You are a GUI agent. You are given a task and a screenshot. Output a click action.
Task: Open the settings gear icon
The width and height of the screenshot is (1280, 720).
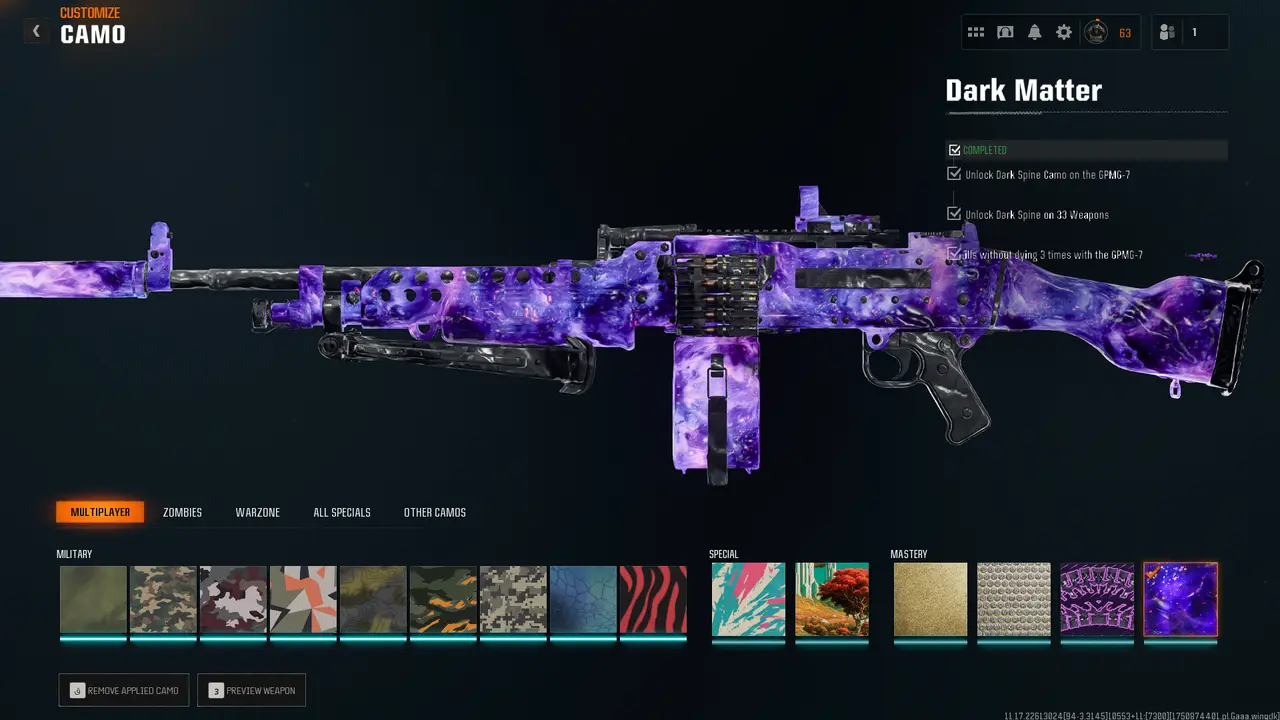[1064, 32]
